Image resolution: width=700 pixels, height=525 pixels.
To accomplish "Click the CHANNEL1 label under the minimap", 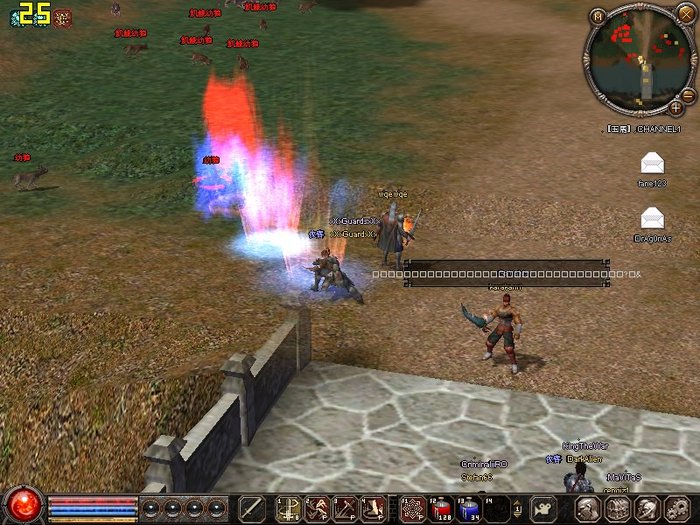I will tap(655, 129).
